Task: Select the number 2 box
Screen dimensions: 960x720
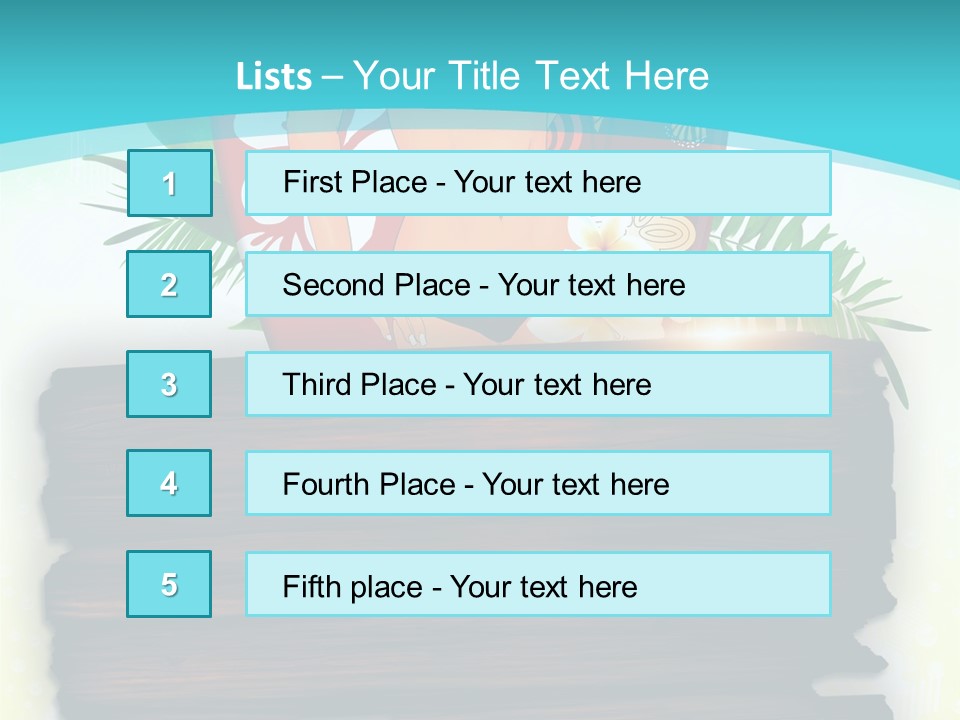Action: pos(169,284)
